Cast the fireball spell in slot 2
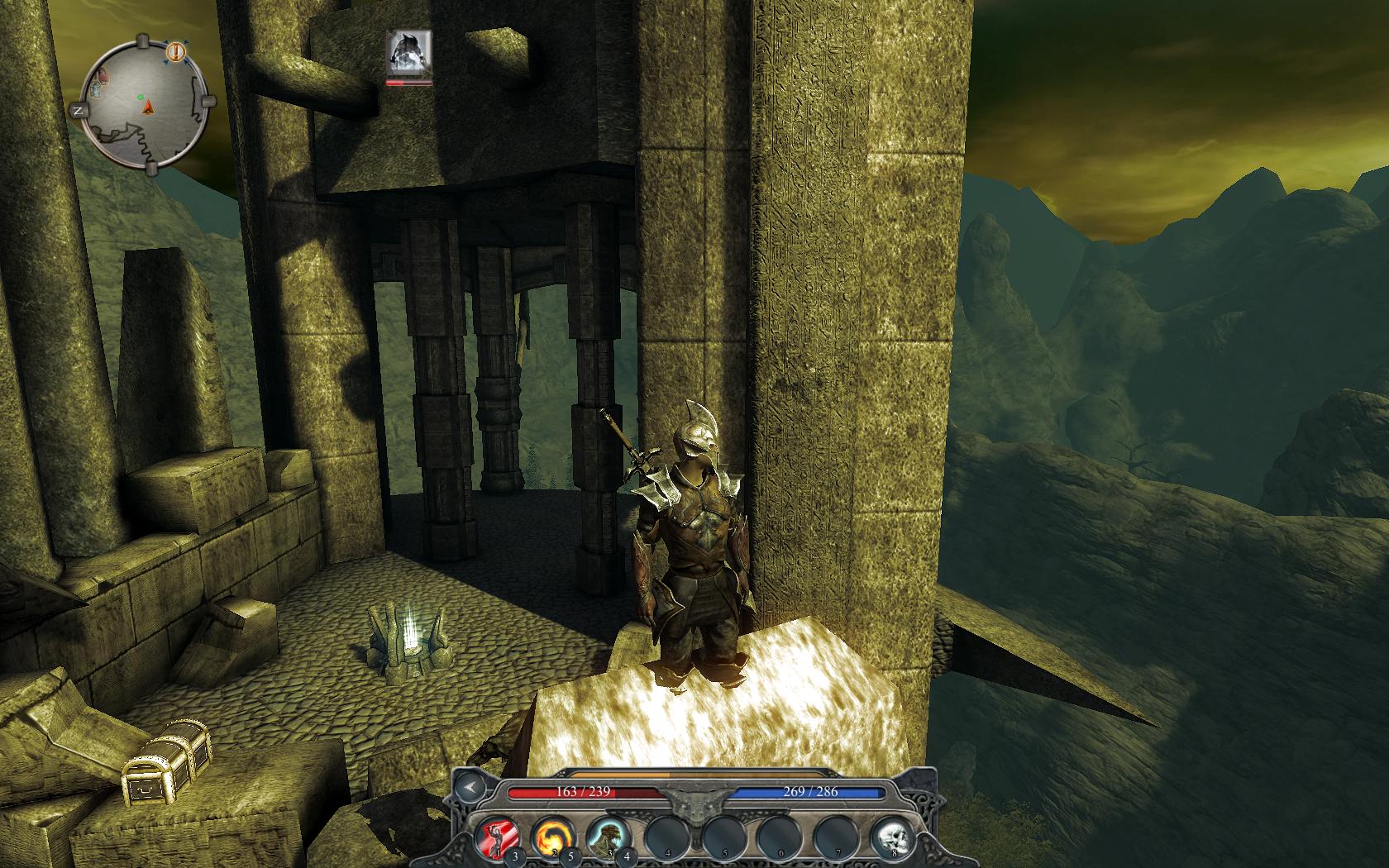 click(551, 837)
